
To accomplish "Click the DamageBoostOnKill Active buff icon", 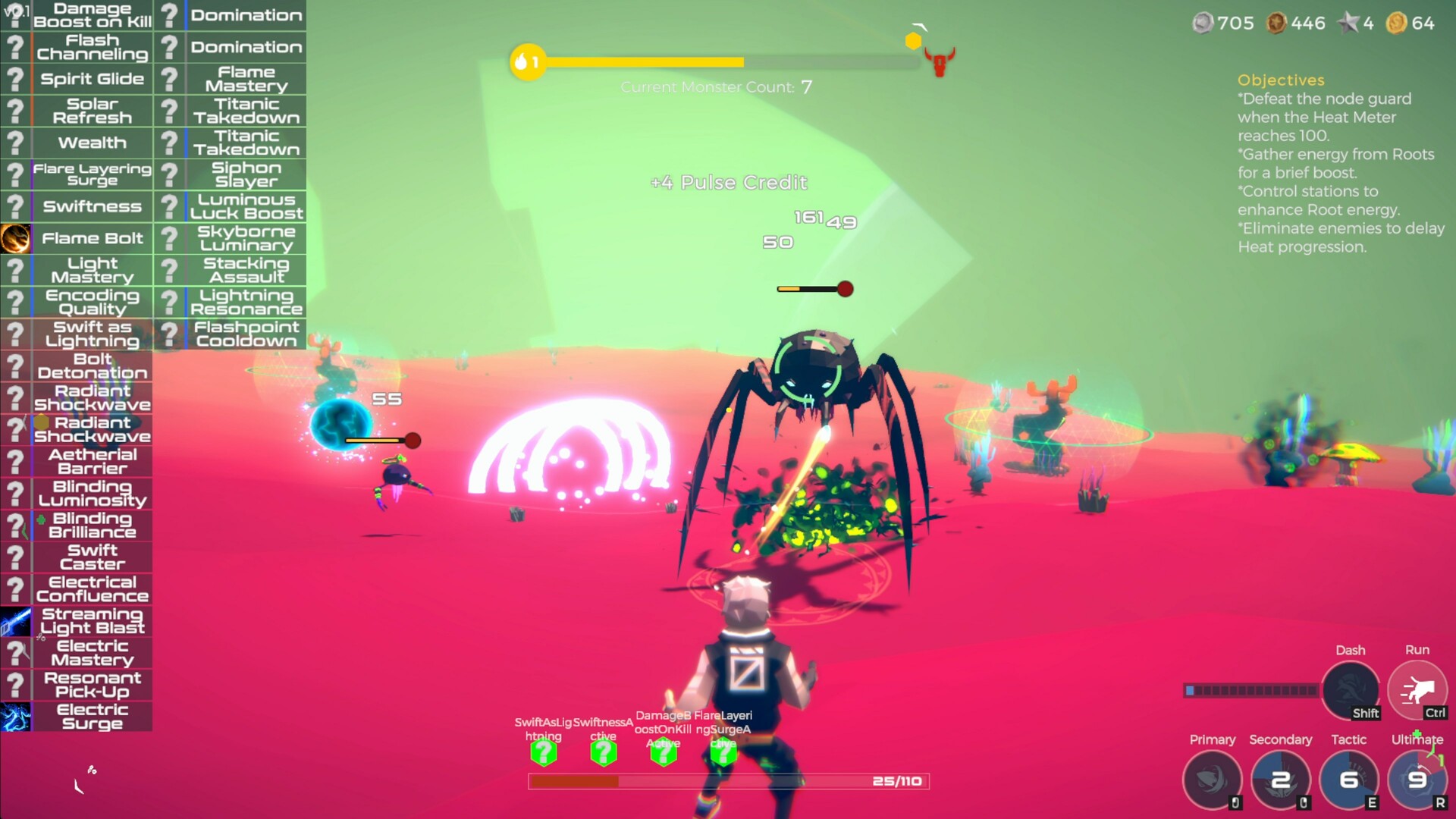I will (x=664, y=752).
